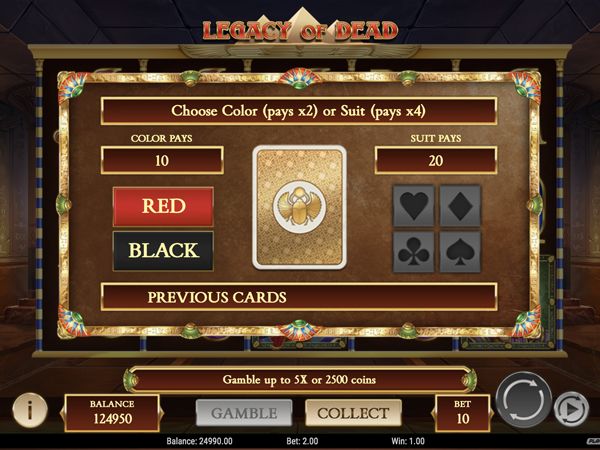Click the face-down scarab card
The height and width of the screenshot is (450, 600).
point(300,207)
